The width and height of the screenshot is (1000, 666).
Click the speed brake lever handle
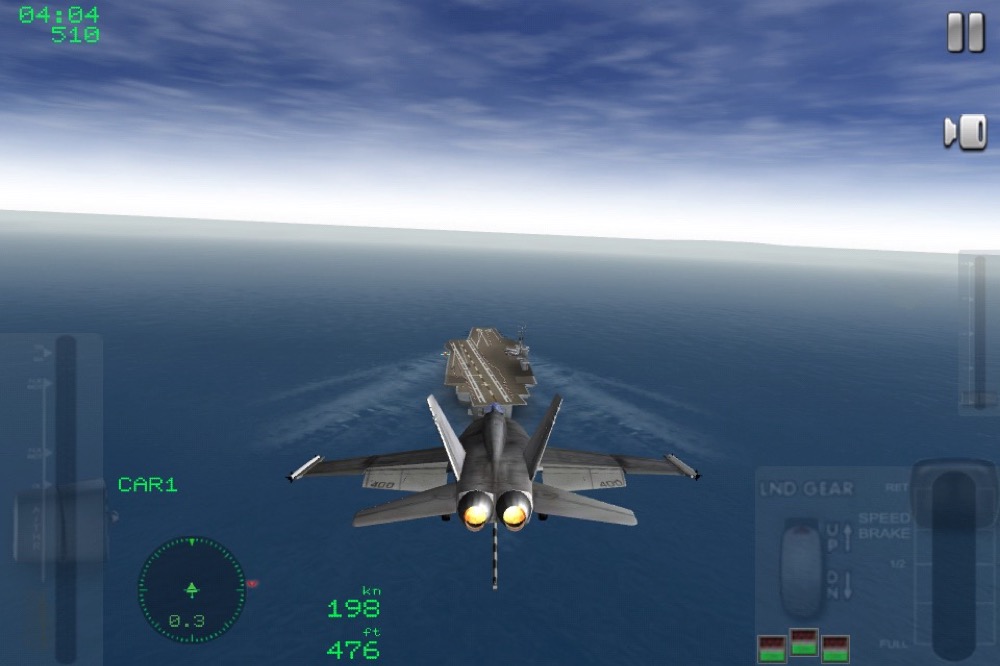click(x=953, y=495)
